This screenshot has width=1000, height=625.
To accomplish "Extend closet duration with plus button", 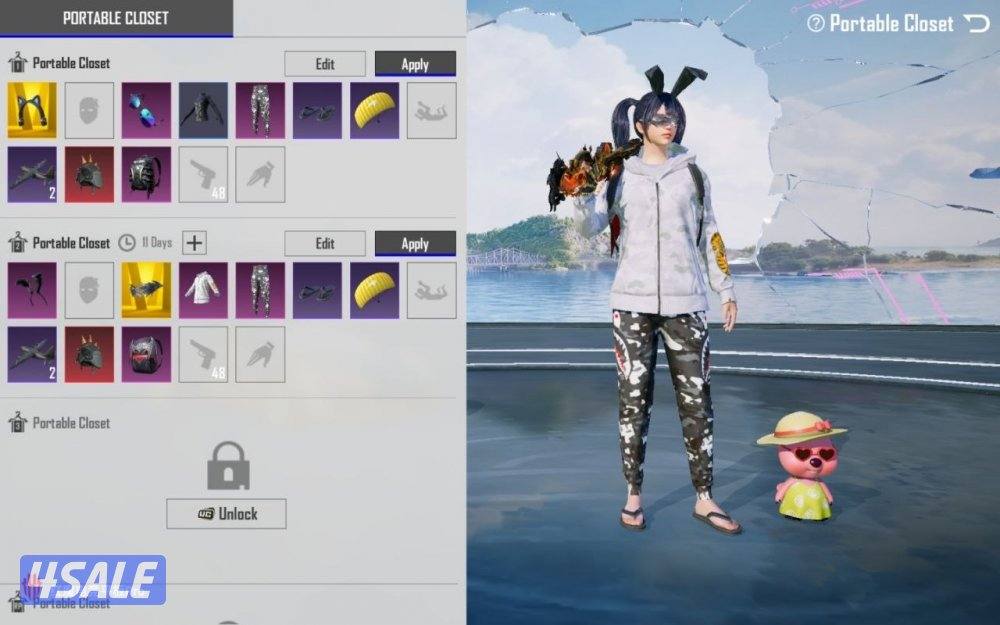I will click(x=194, y=243).
